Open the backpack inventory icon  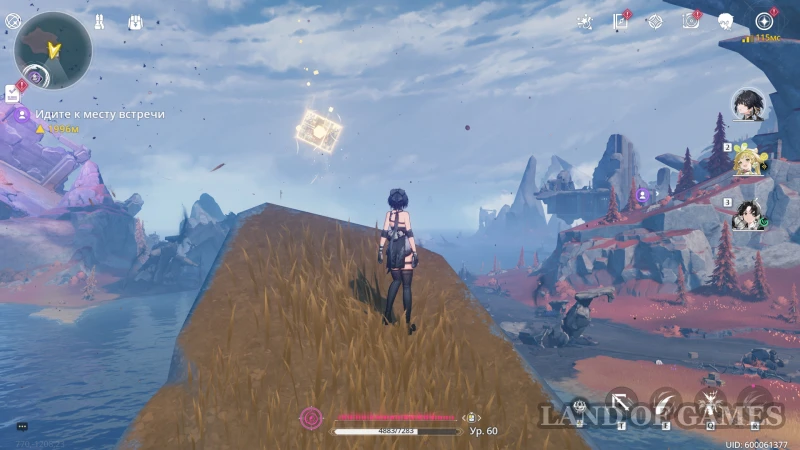pos(135,21)
